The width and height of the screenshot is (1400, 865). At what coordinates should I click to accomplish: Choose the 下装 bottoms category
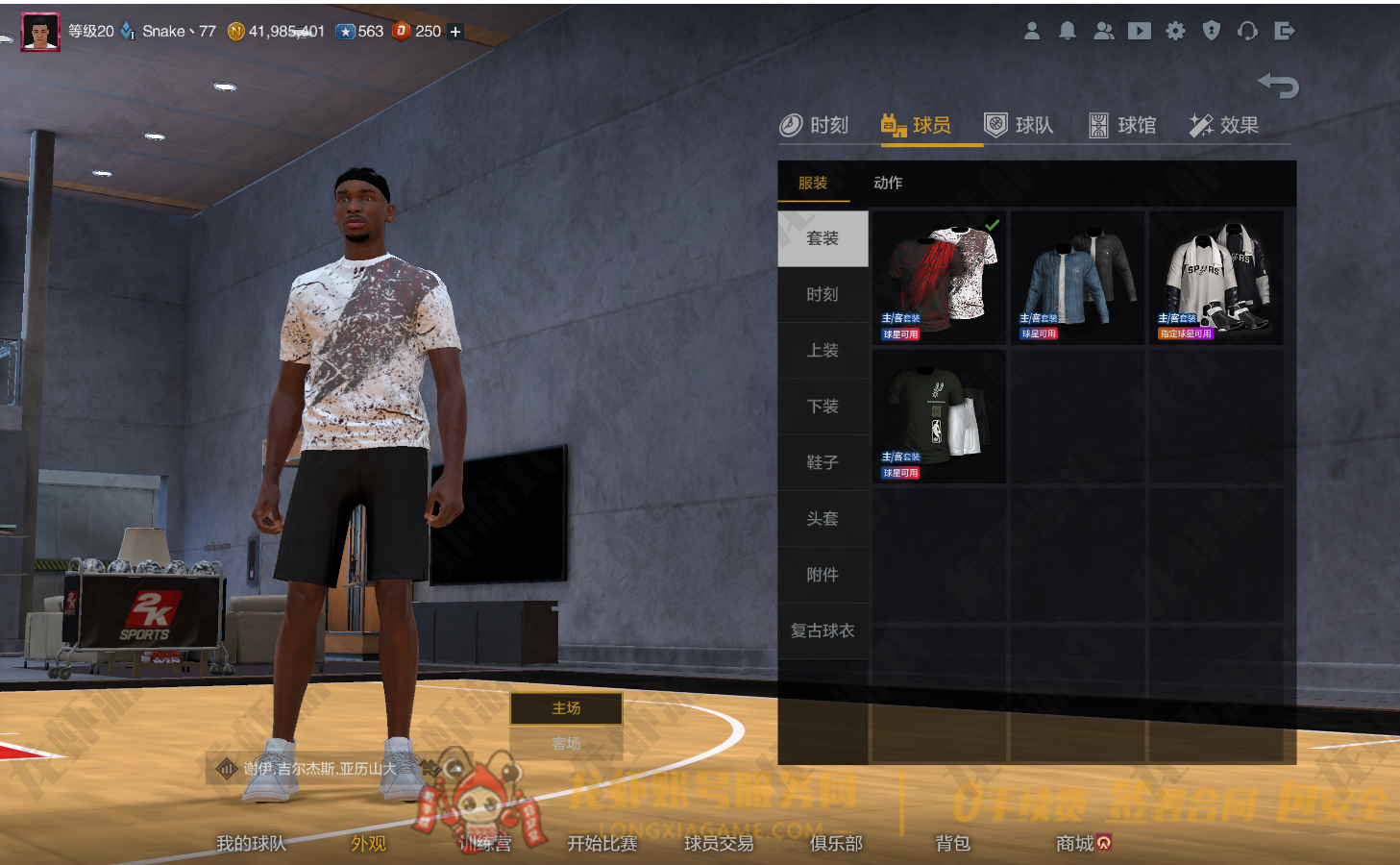coord(823,407)
